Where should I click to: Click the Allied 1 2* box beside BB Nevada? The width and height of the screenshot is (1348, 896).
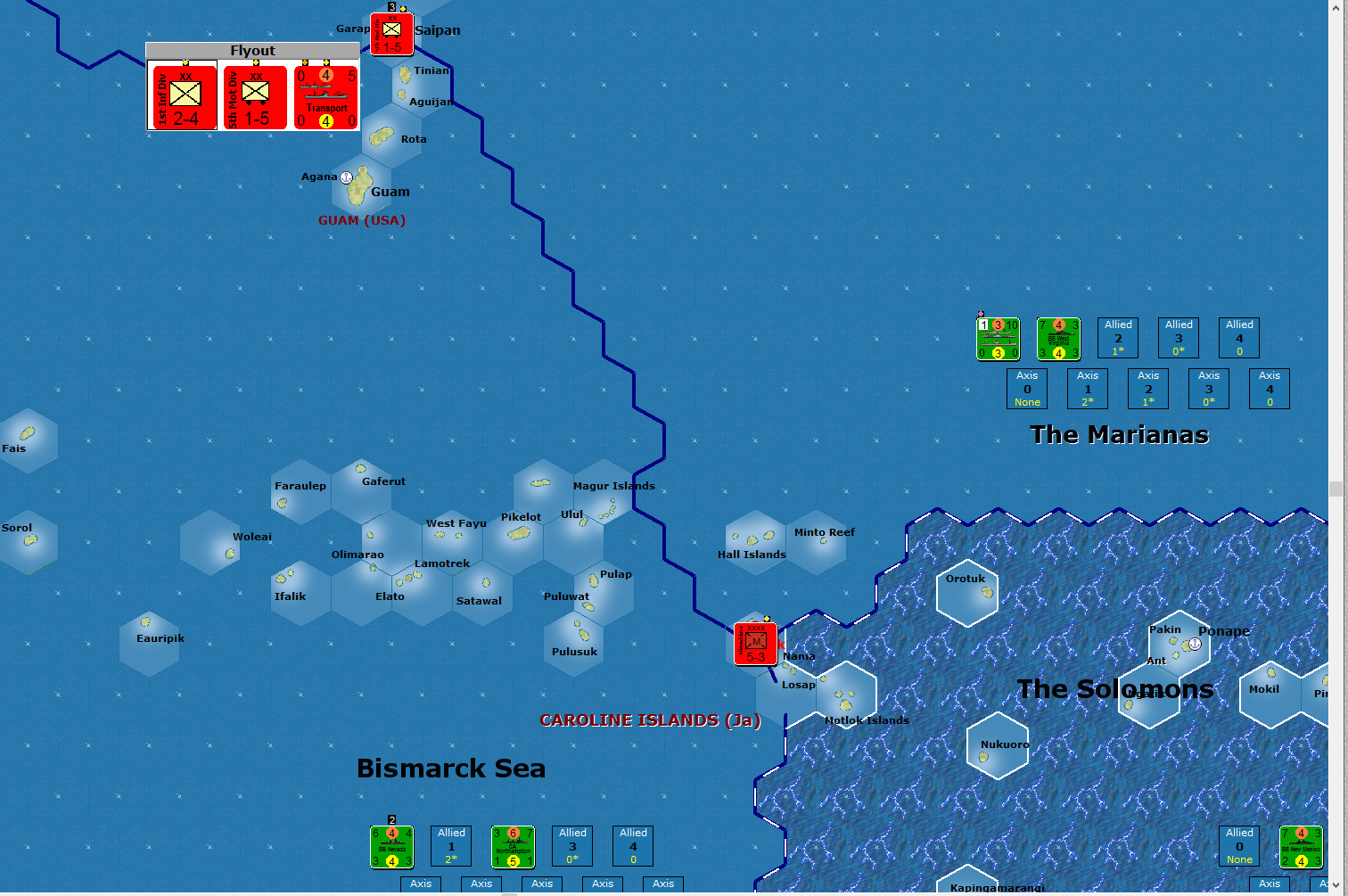(x=451, y=845)
